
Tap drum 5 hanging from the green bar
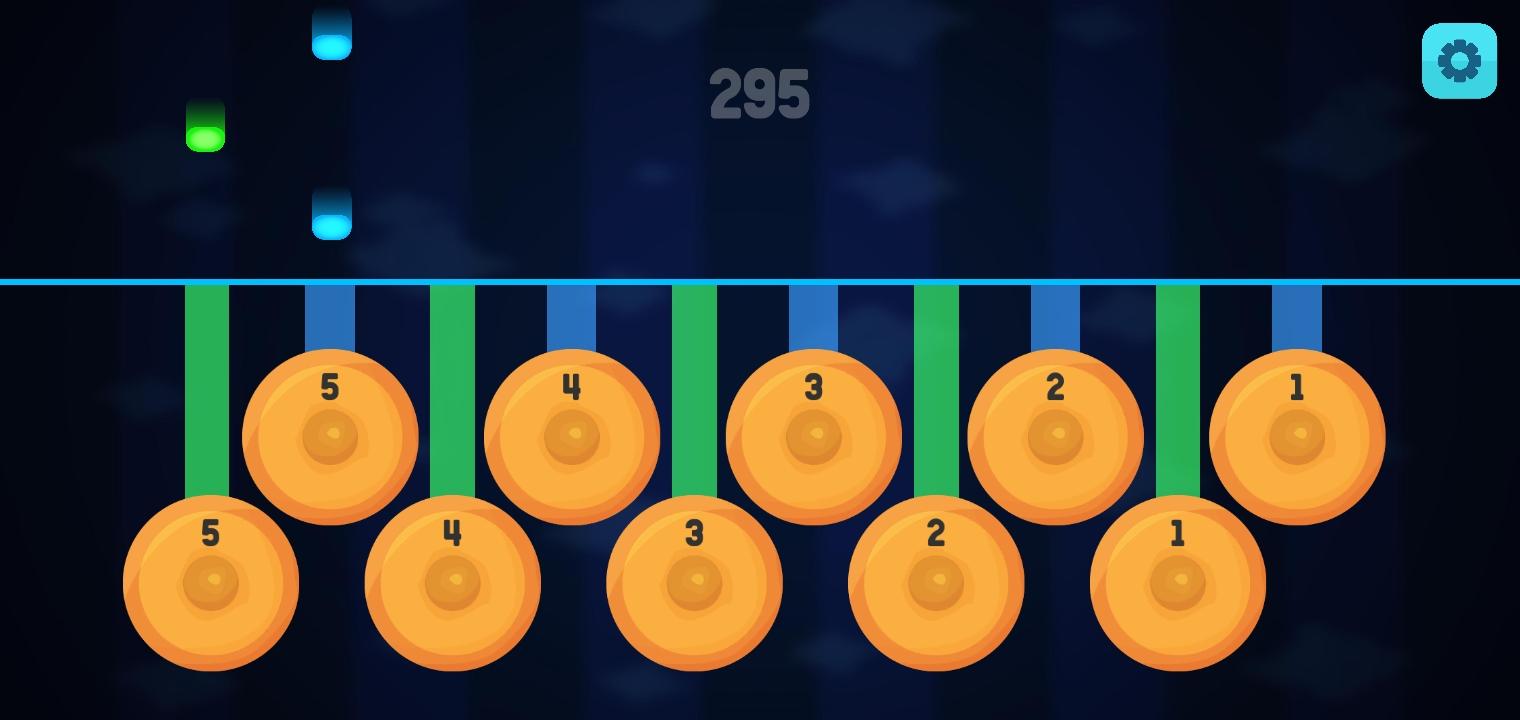point(211,583)
